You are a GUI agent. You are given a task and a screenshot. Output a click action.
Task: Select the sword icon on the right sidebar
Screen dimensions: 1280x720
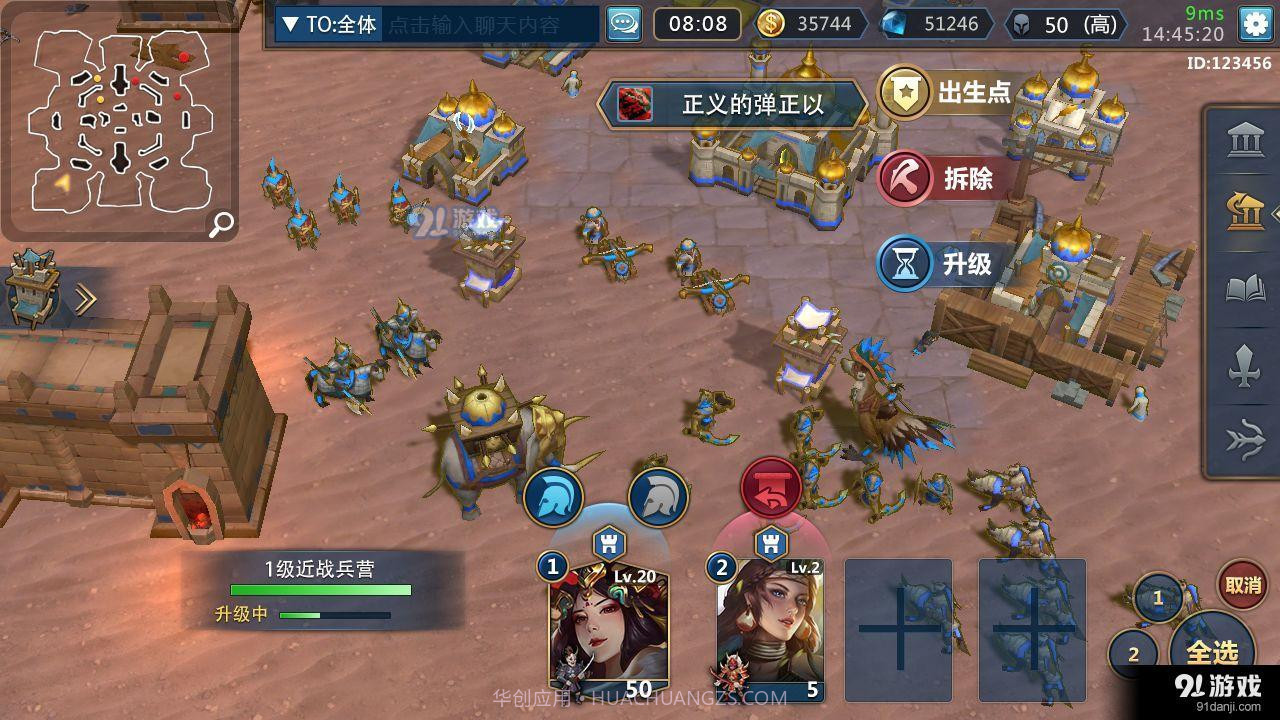(x=1244, y=367)
